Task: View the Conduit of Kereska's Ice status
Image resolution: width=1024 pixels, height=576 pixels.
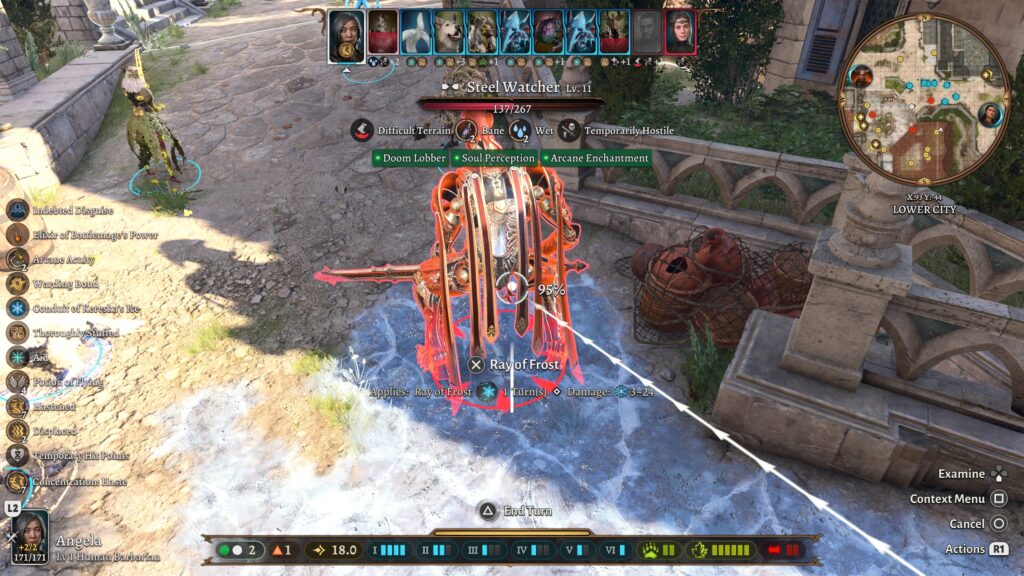Action: 17,308
